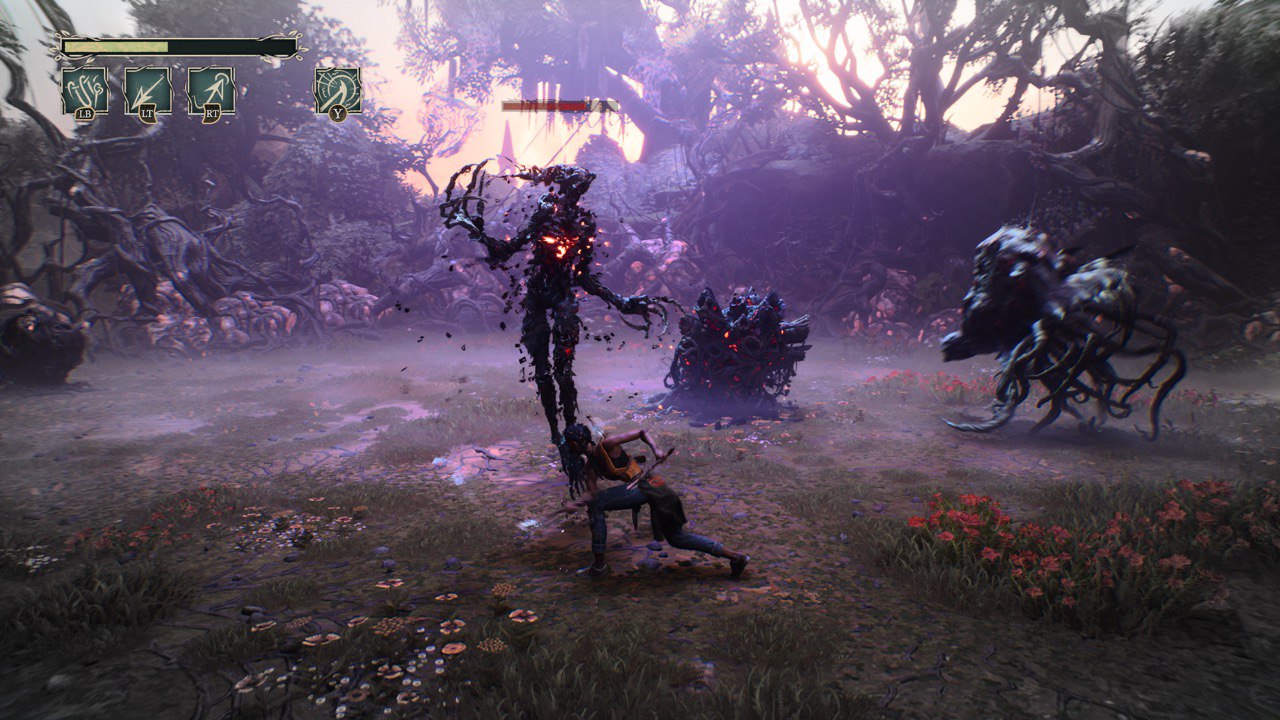Select the circular scythe ability icon
1280x720 pixels.
click(x=338, y=90)
